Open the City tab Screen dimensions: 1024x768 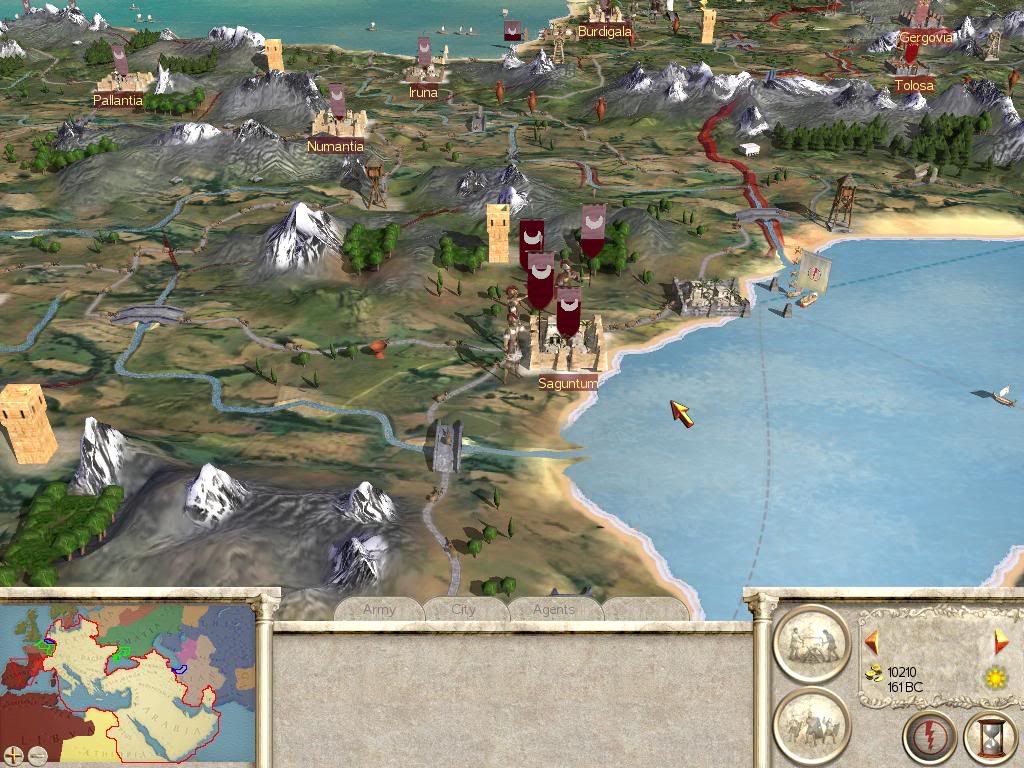click(464, 609)
